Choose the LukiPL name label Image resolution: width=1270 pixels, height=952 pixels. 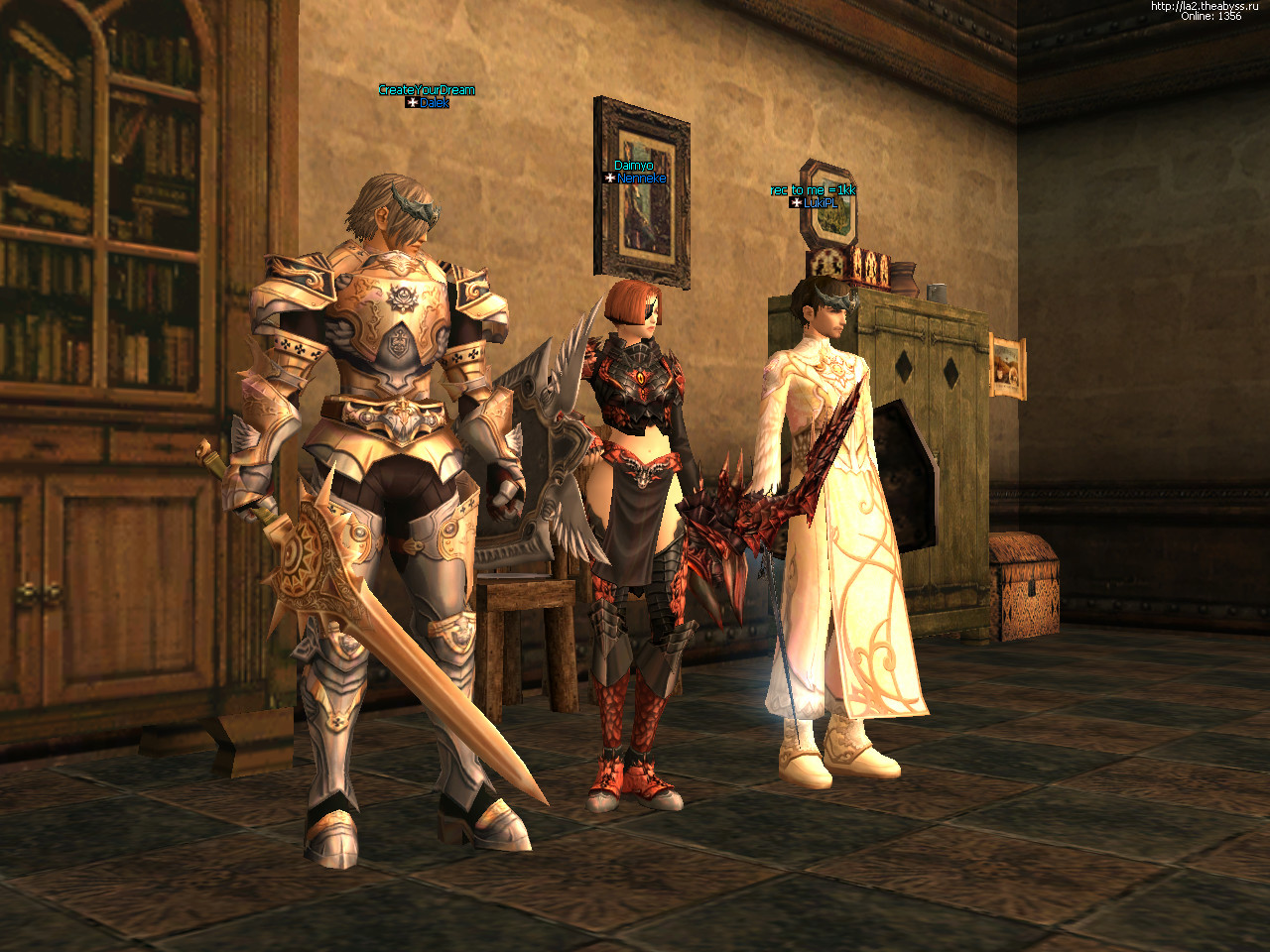(x=820, y=203)
